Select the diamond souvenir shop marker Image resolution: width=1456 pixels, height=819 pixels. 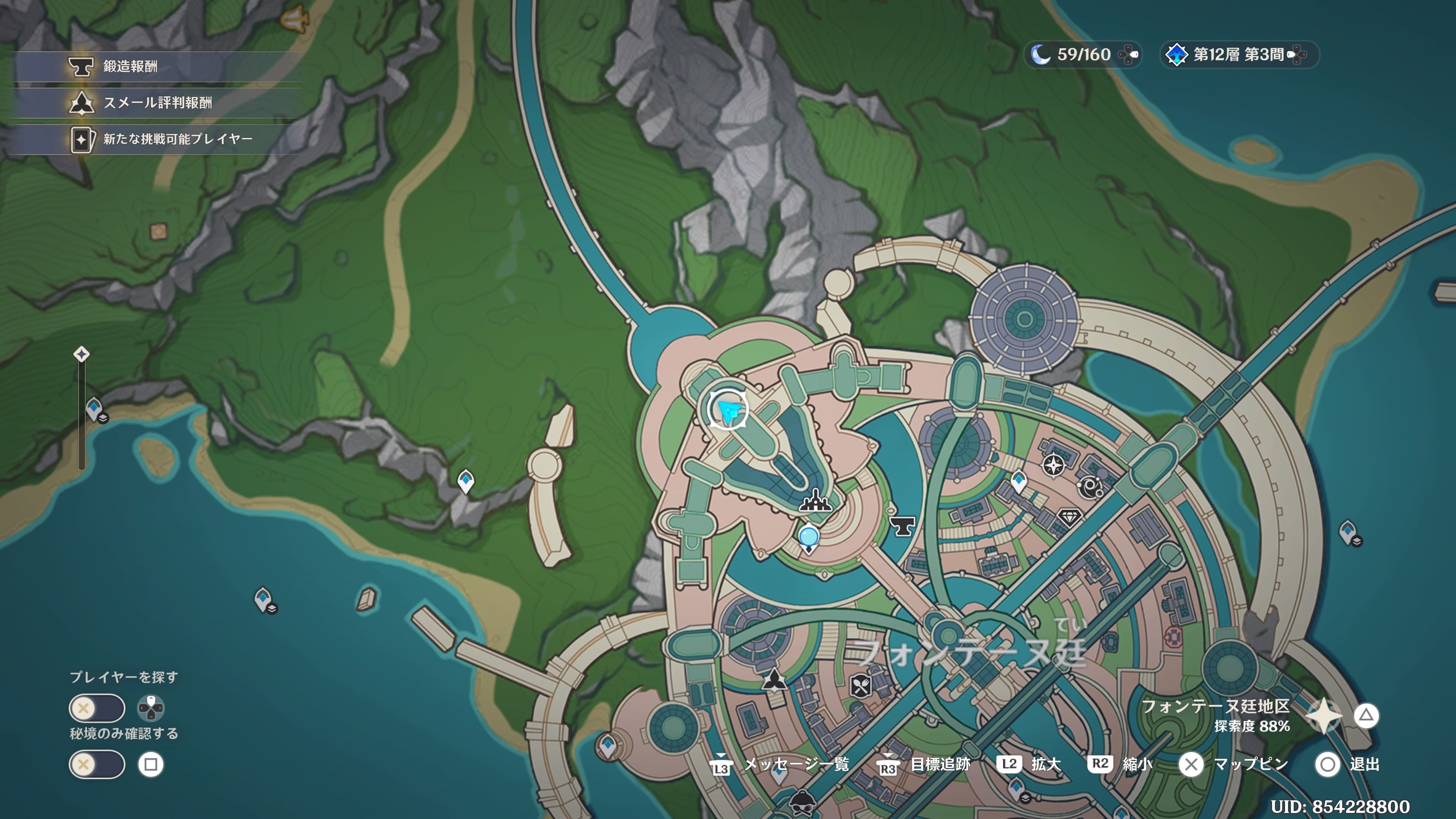coord(1068,516)
